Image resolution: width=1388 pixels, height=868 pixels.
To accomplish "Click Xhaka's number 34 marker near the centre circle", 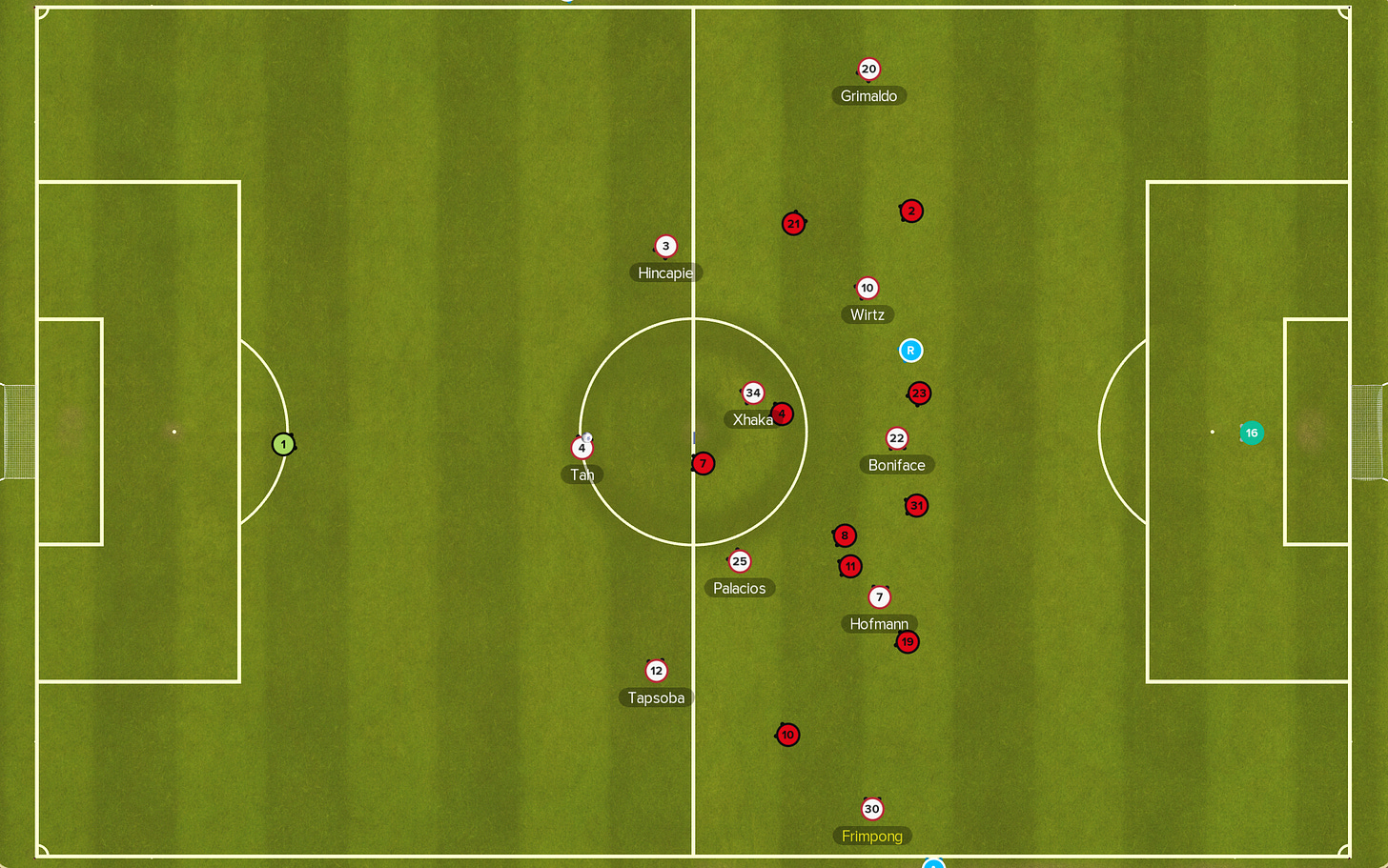I will coord(753,392).
